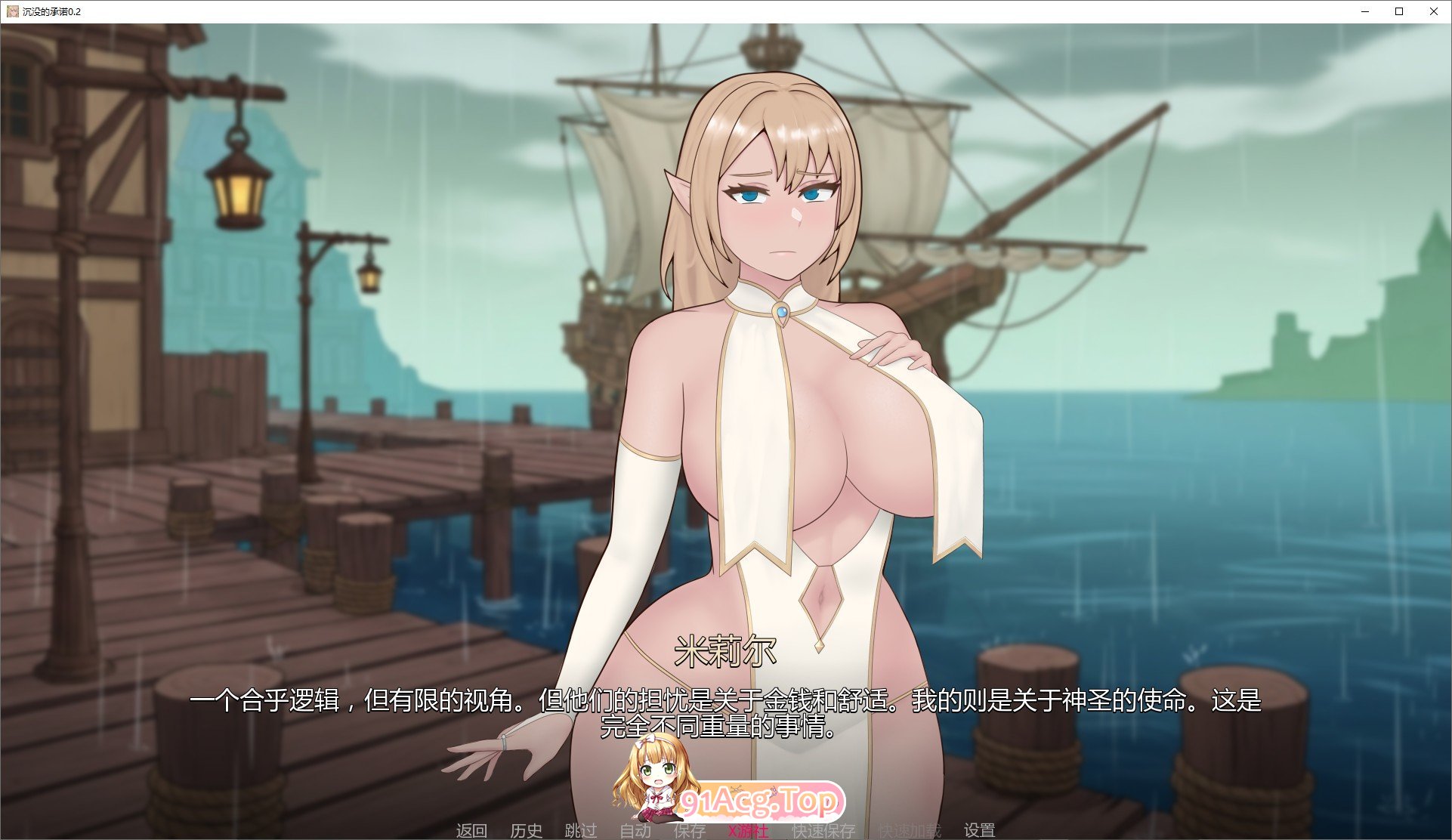Screen dimensions: 1452x840
Task: Click the window title 沉没的承诺0.2
Action: [53, 11]
